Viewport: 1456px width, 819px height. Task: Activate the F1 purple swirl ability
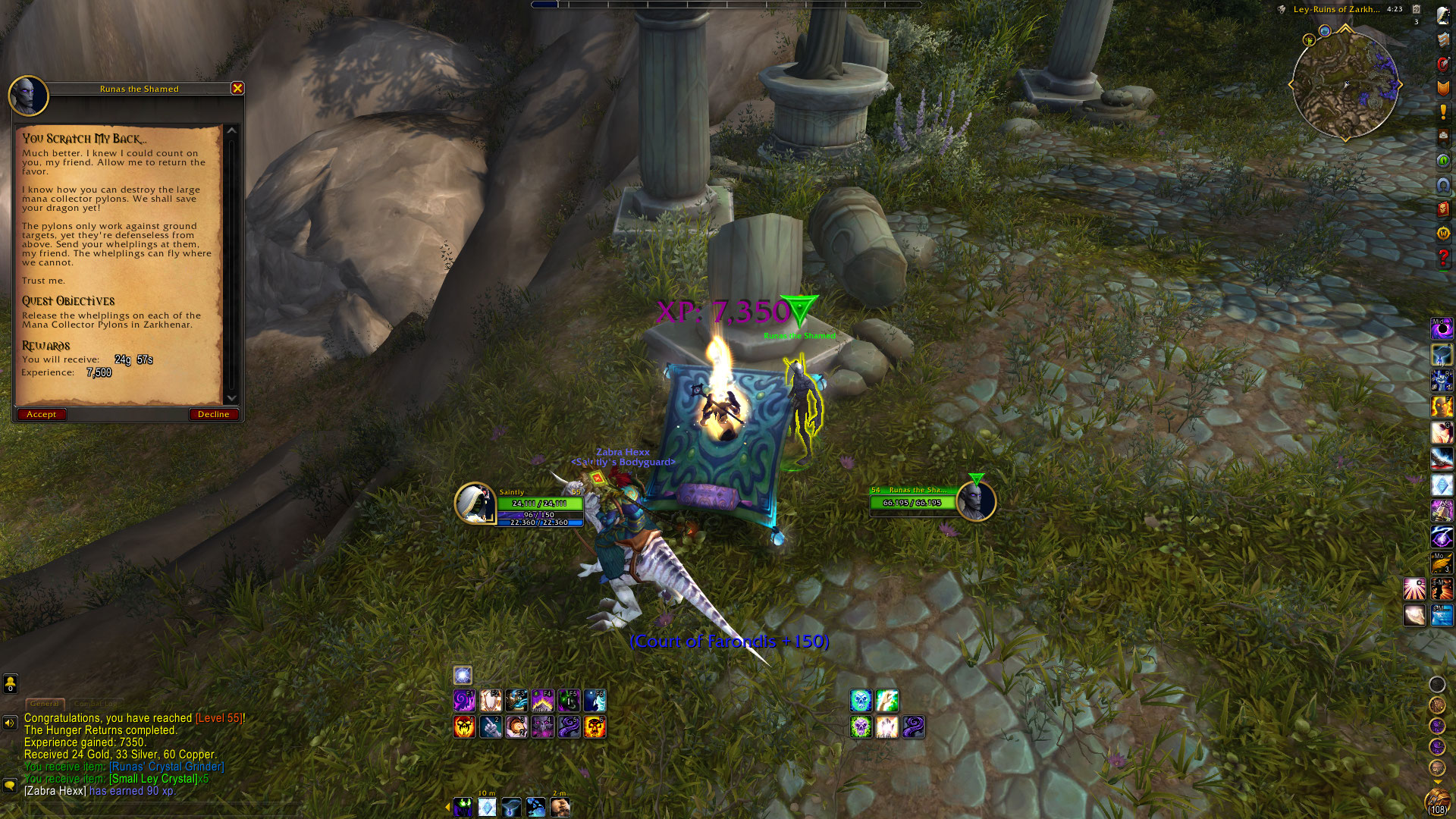click(464, 700)
